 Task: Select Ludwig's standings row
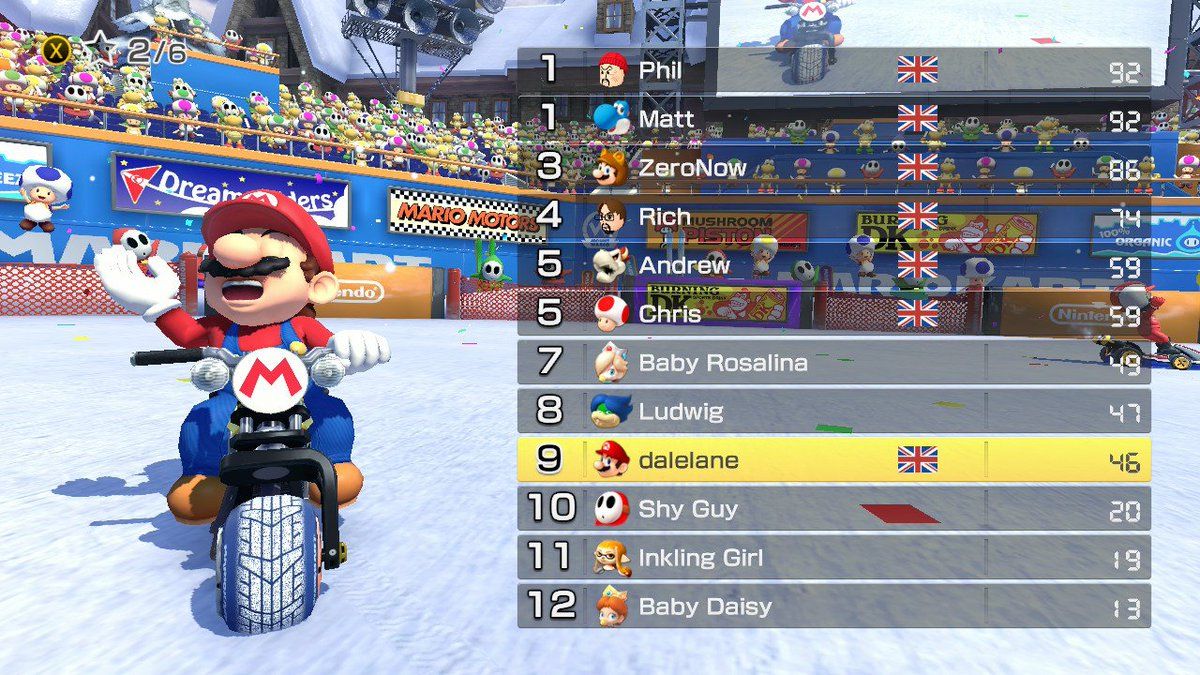tap(833, 411)
